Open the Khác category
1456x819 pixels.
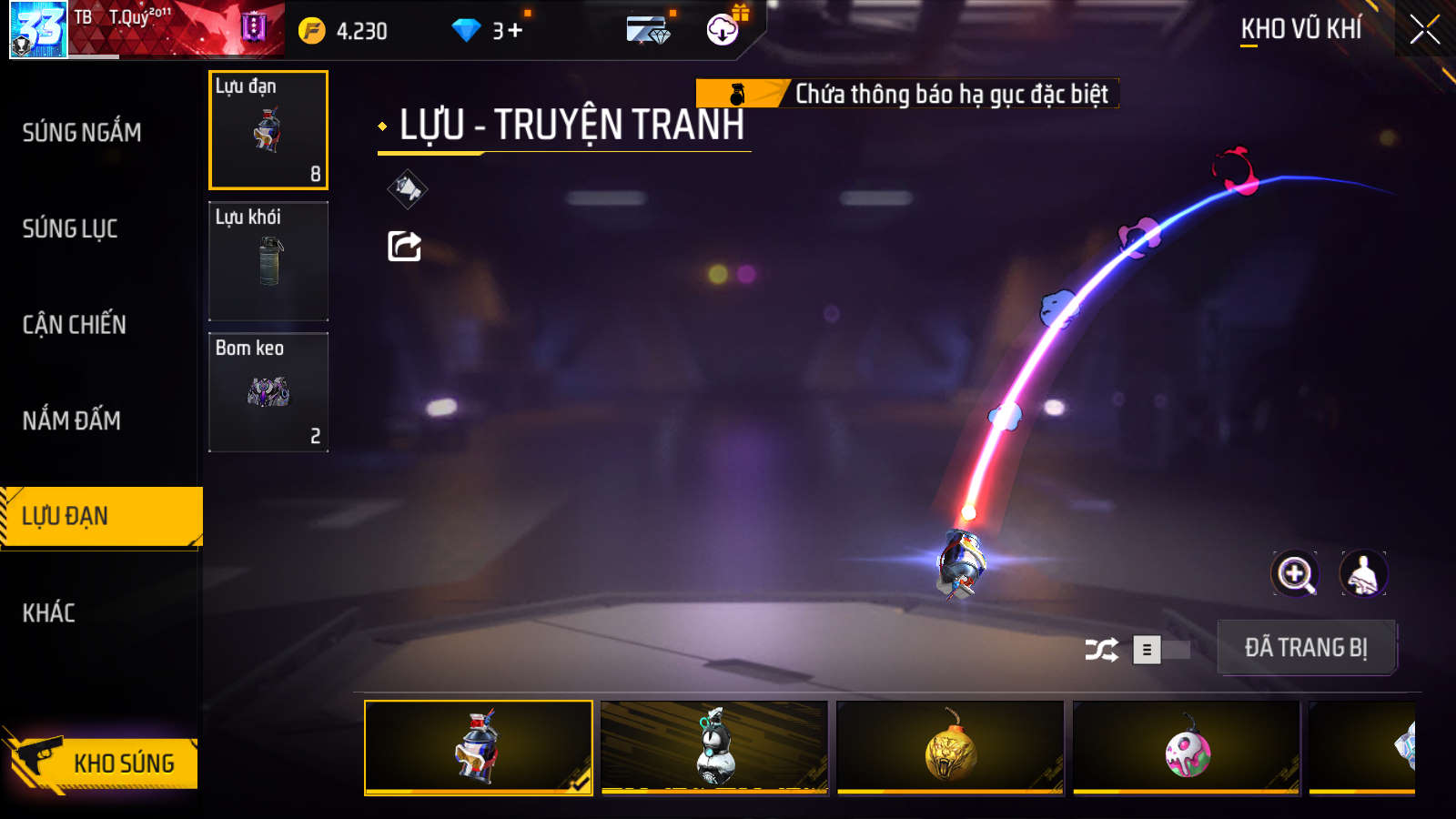(49, 612)
